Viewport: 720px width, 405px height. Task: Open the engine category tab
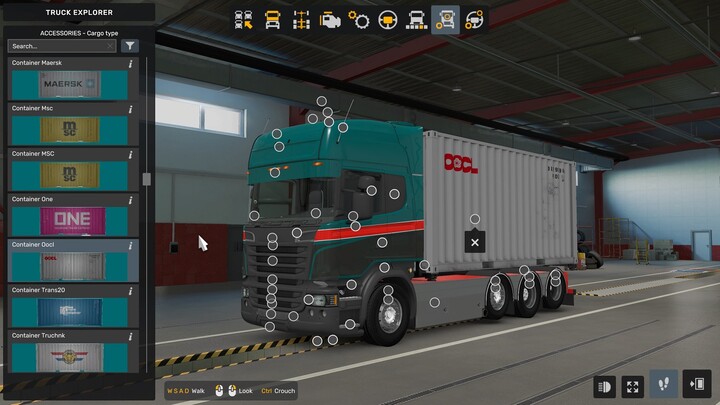(330, 19)
